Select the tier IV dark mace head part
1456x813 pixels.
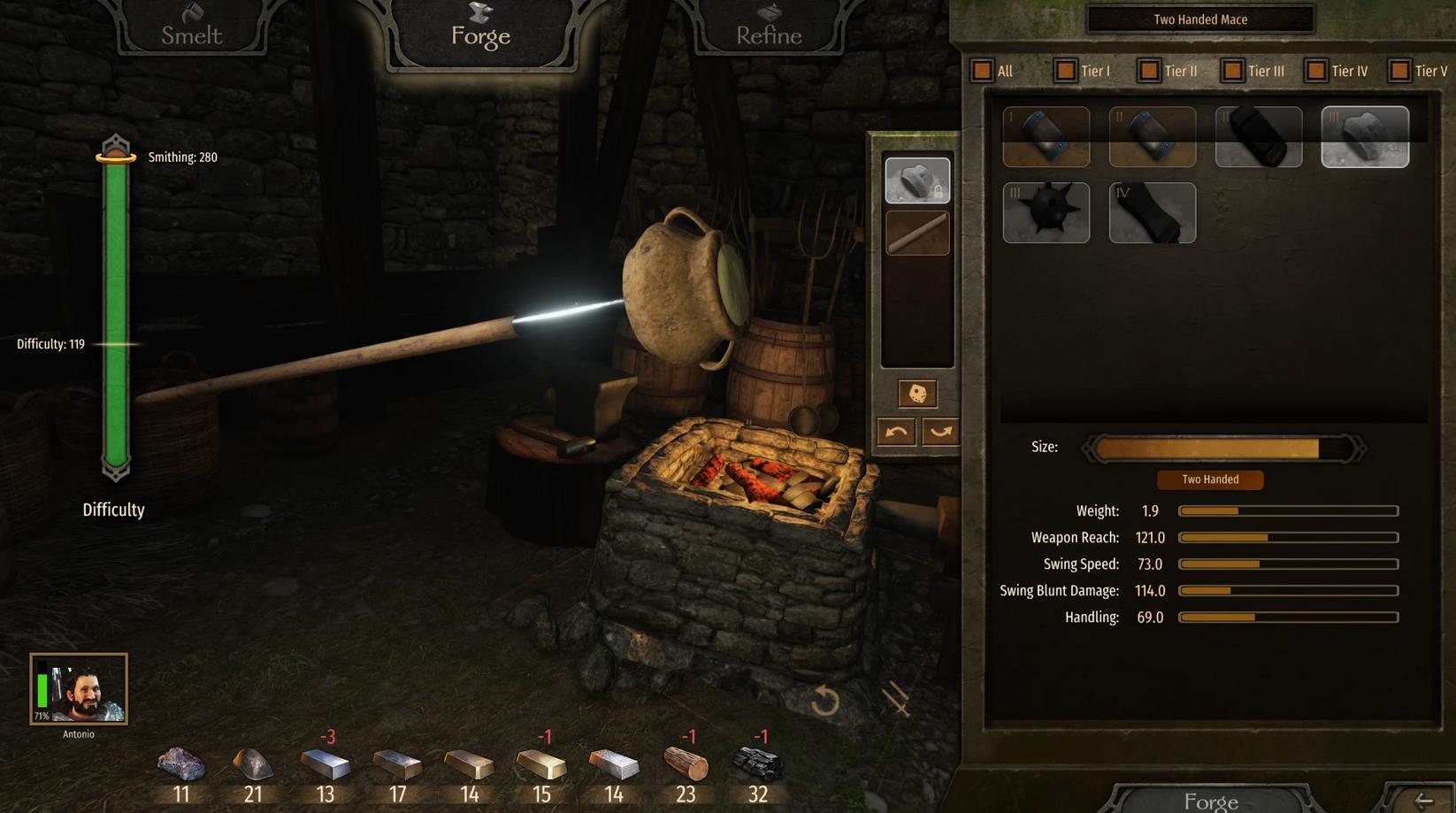[1153, 213]
